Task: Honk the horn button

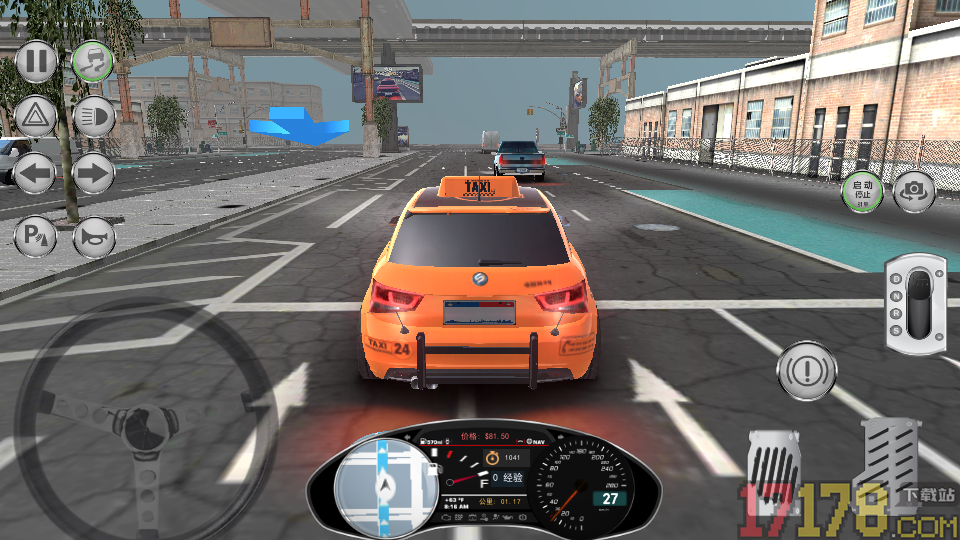Action: click(x=94, y=237)
